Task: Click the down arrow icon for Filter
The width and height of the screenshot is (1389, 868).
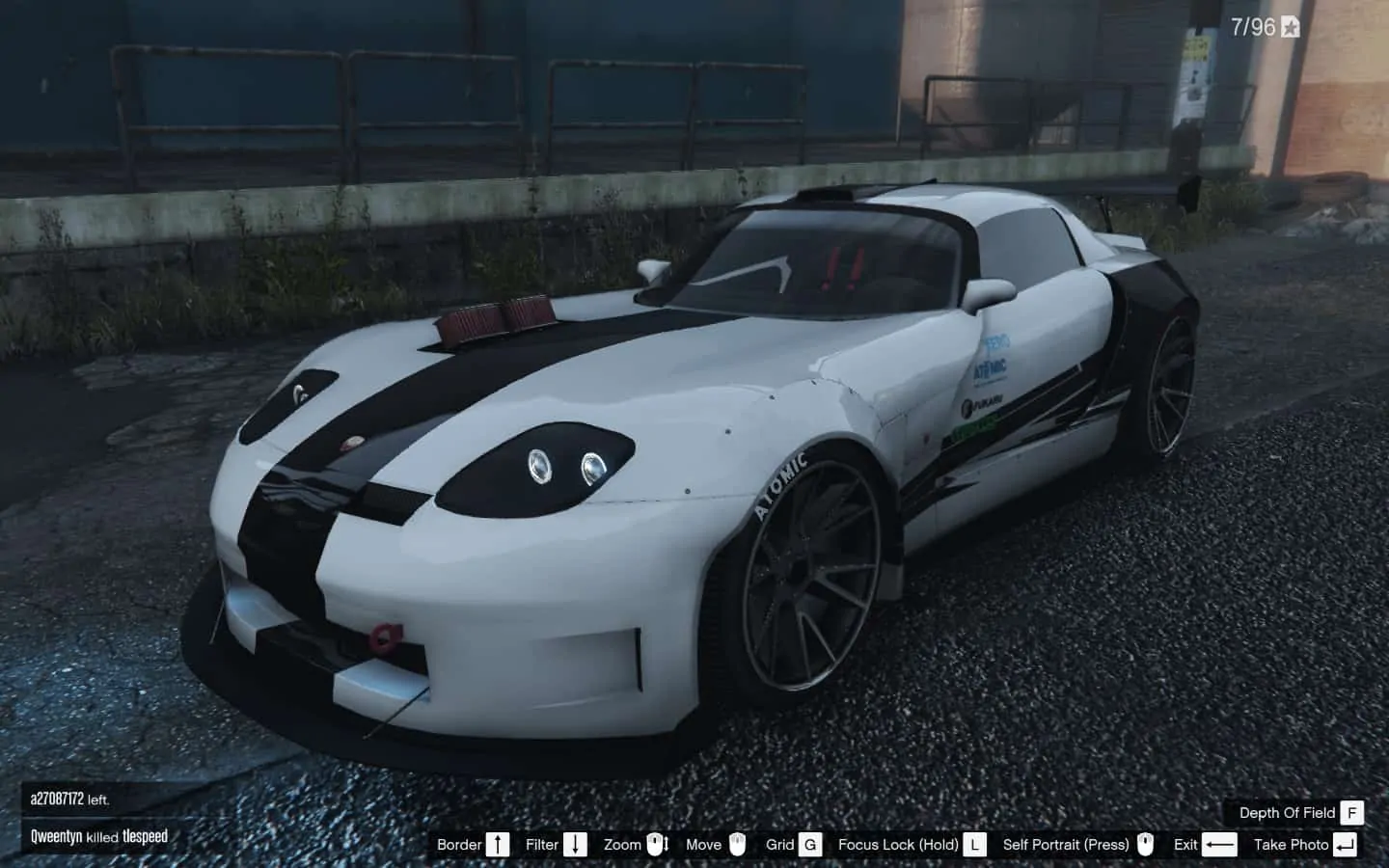Action: (575, 844)
